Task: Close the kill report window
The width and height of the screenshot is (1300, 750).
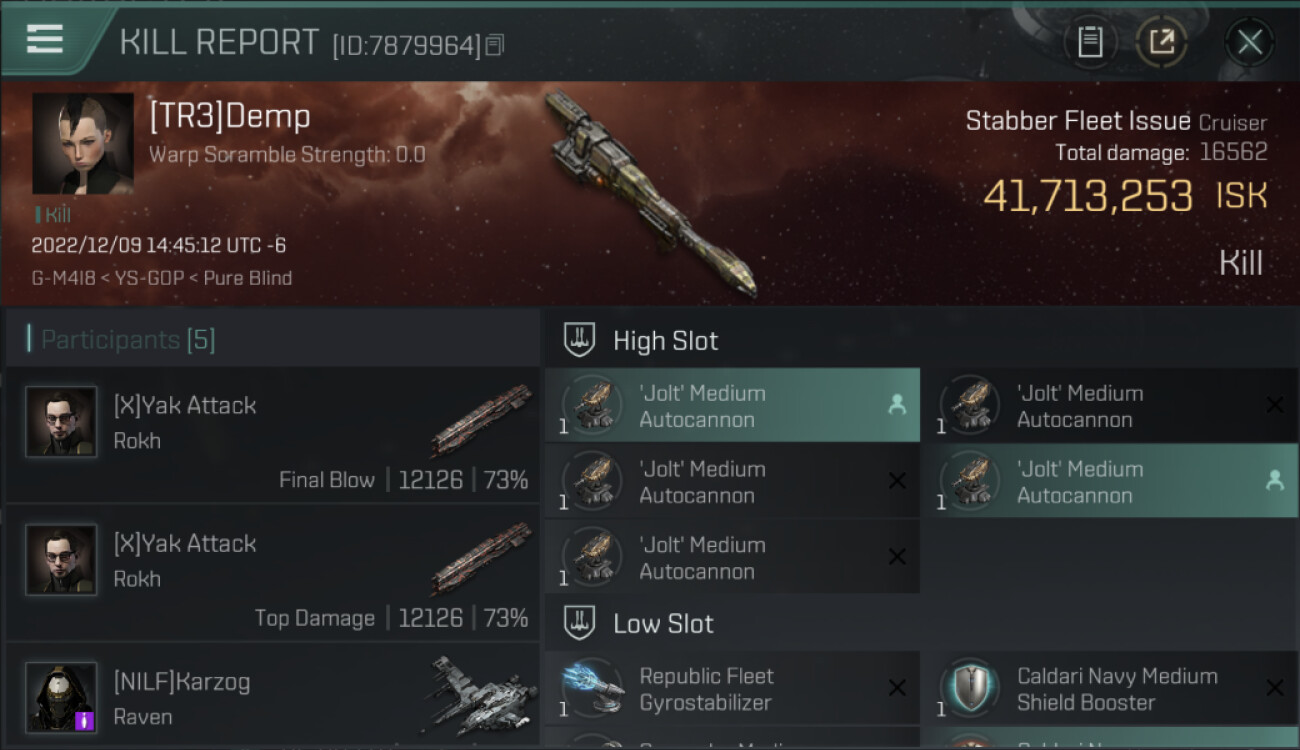Action: tap(1249, 42)
